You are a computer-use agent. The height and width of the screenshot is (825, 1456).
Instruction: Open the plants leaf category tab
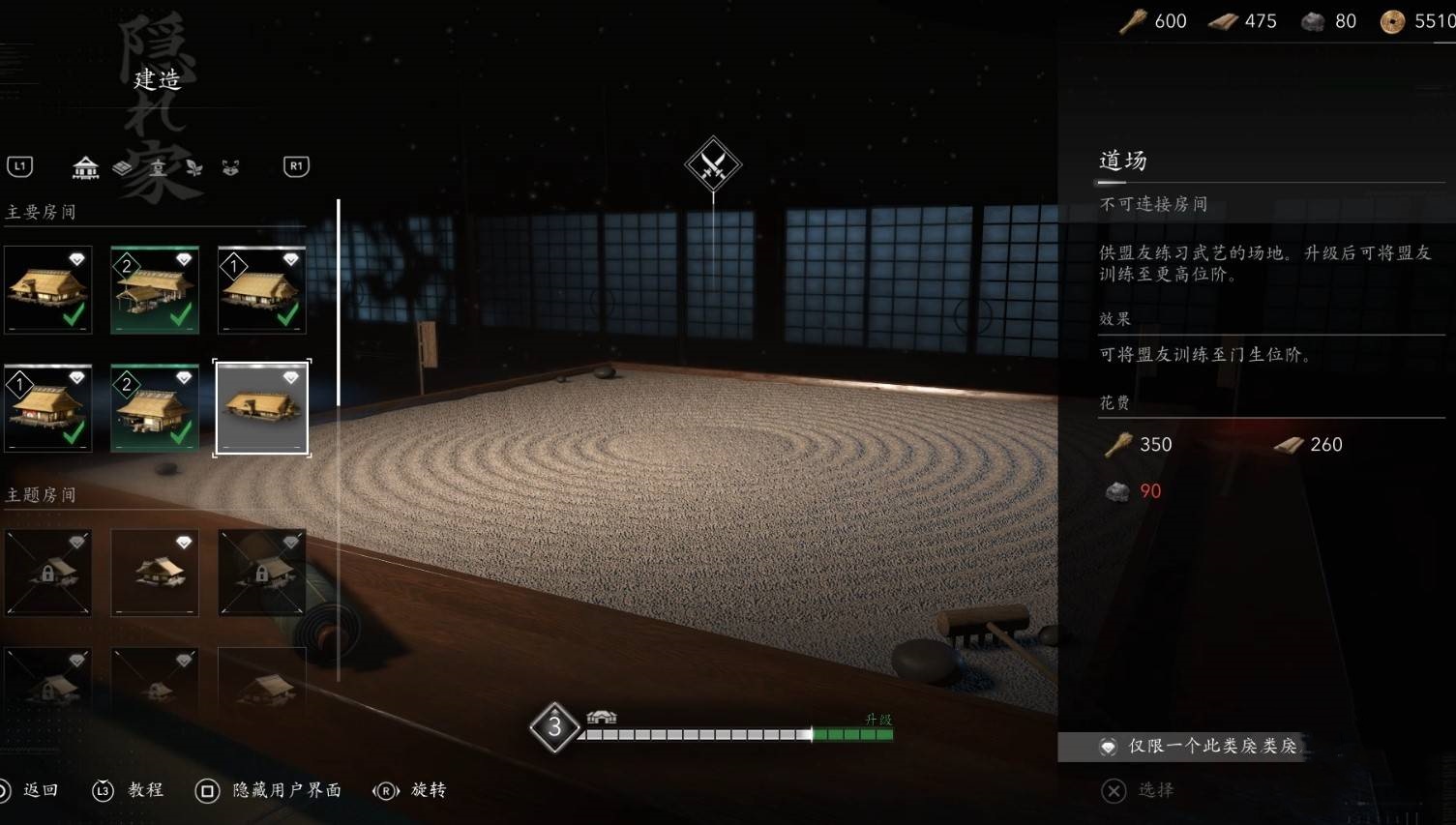[194, 168]
